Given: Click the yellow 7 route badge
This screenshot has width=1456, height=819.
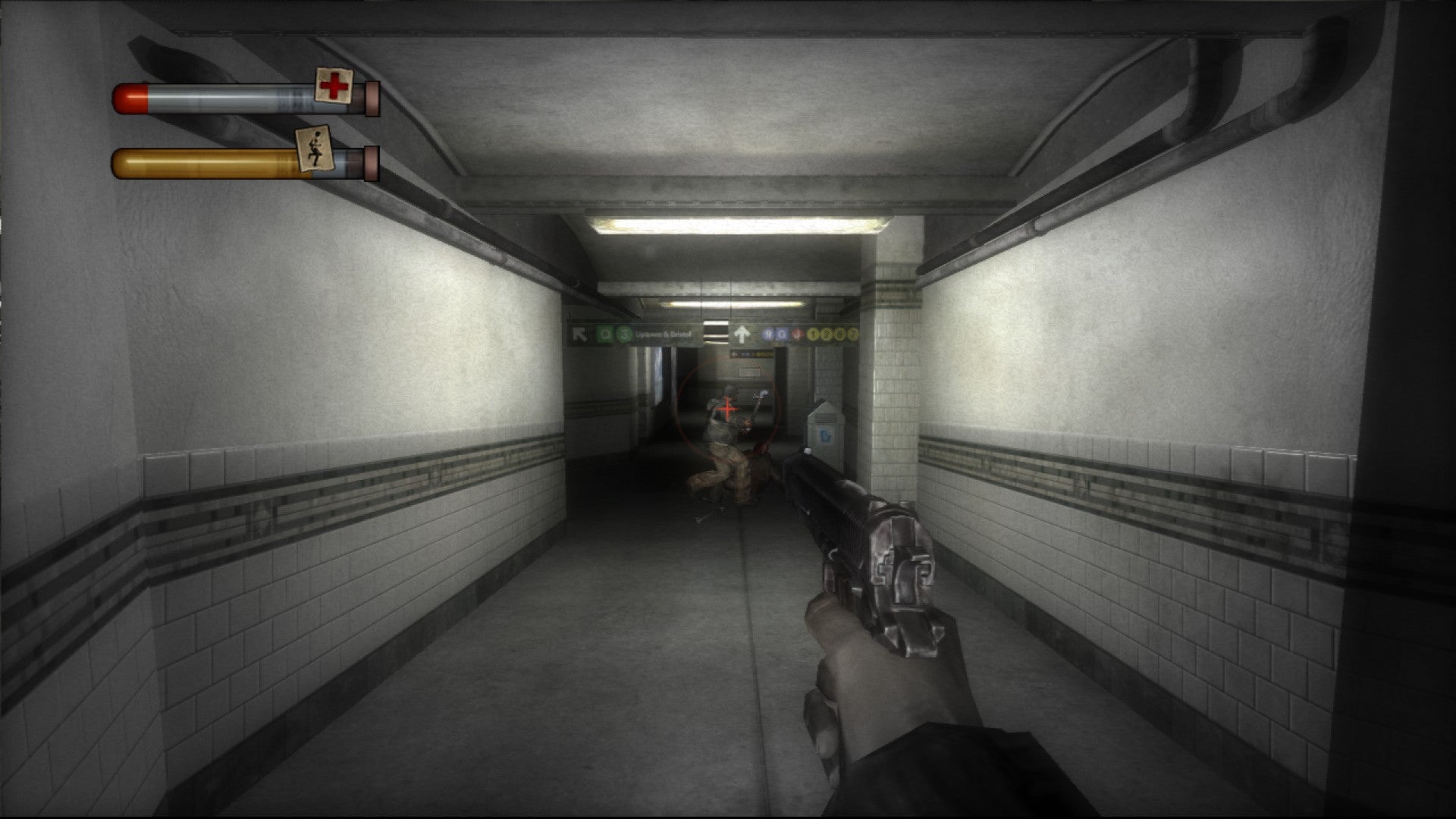Looking at the screenshot, I should [x=853, y=334].
